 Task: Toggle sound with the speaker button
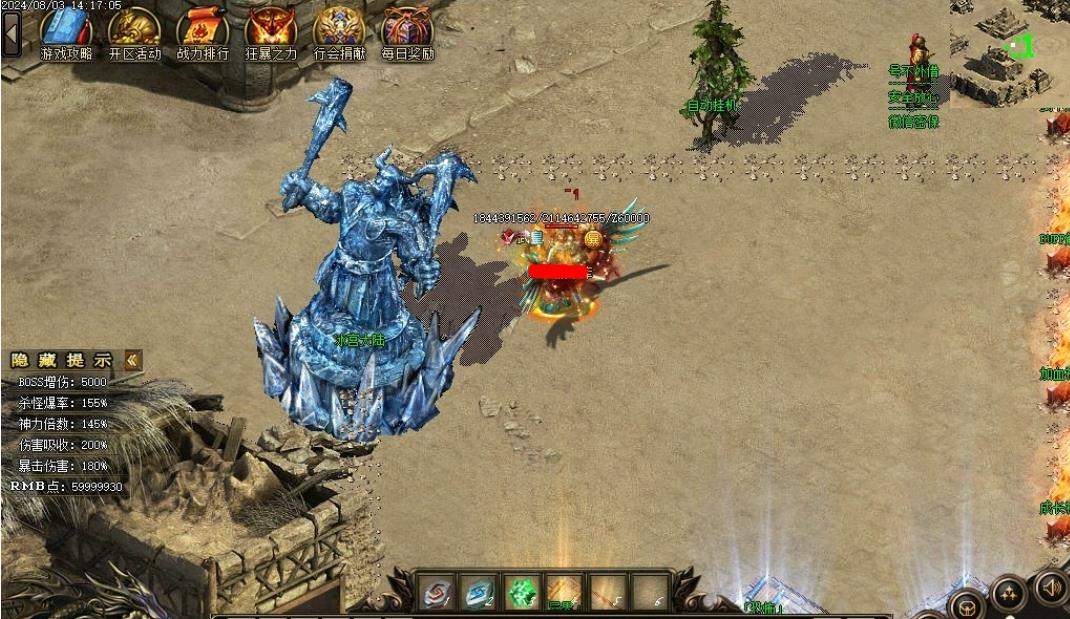point(1051,587)
